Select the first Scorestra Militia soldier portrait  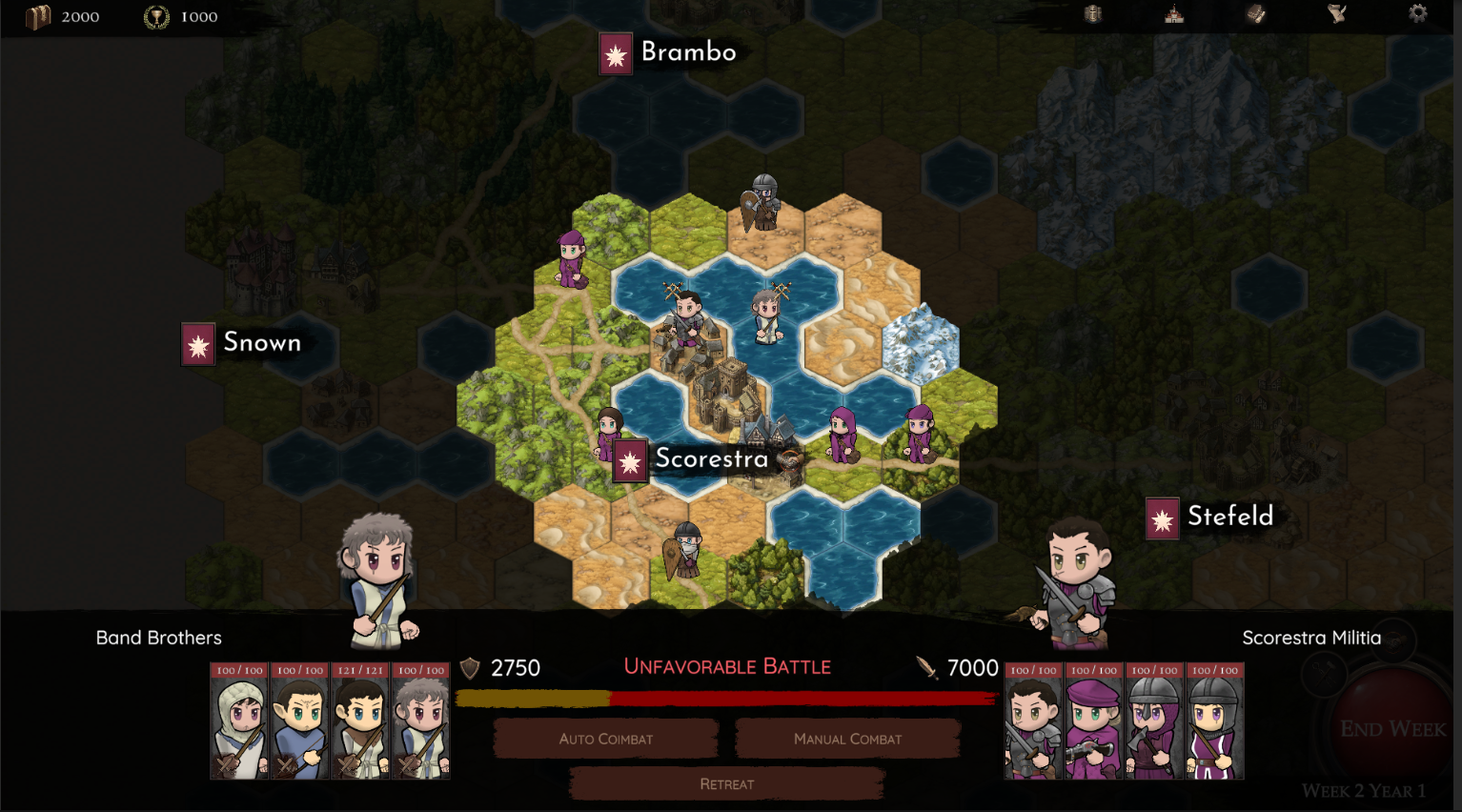click(x=1032, y=721)
